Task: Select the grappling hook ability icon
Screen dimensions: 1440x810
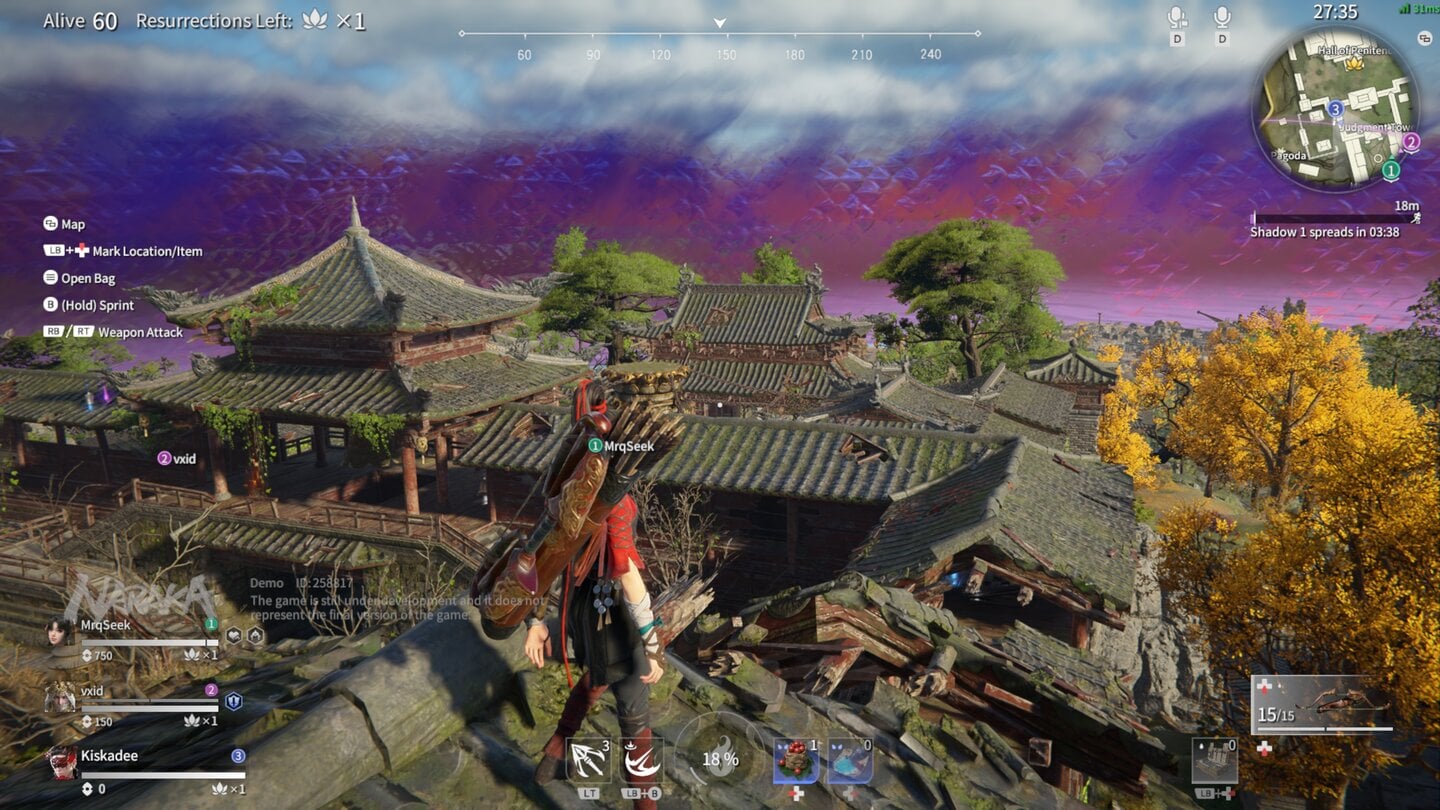Action: [589, 761]
